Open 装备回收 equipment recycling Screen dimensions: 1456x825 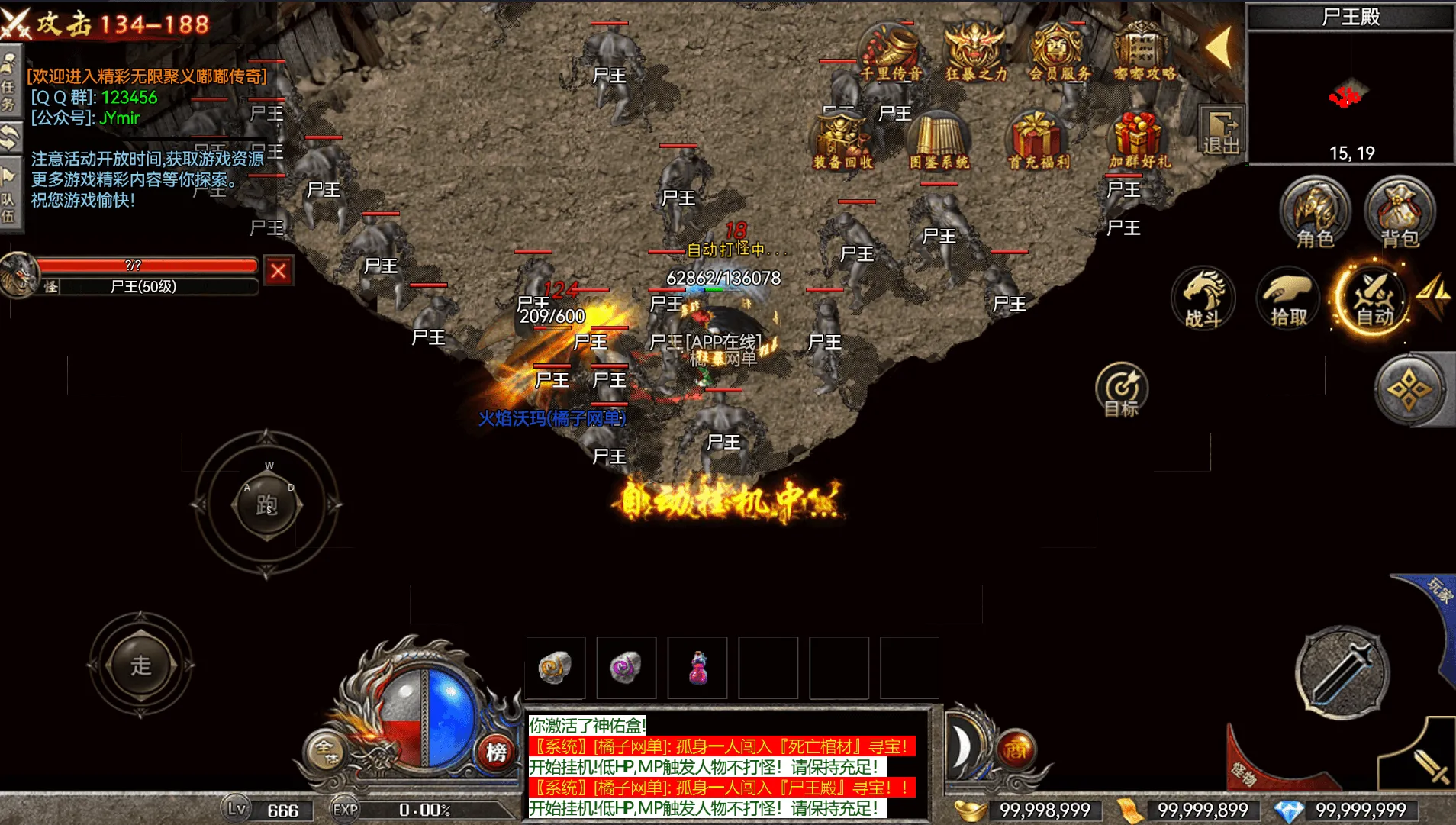(x=842, y=140)
